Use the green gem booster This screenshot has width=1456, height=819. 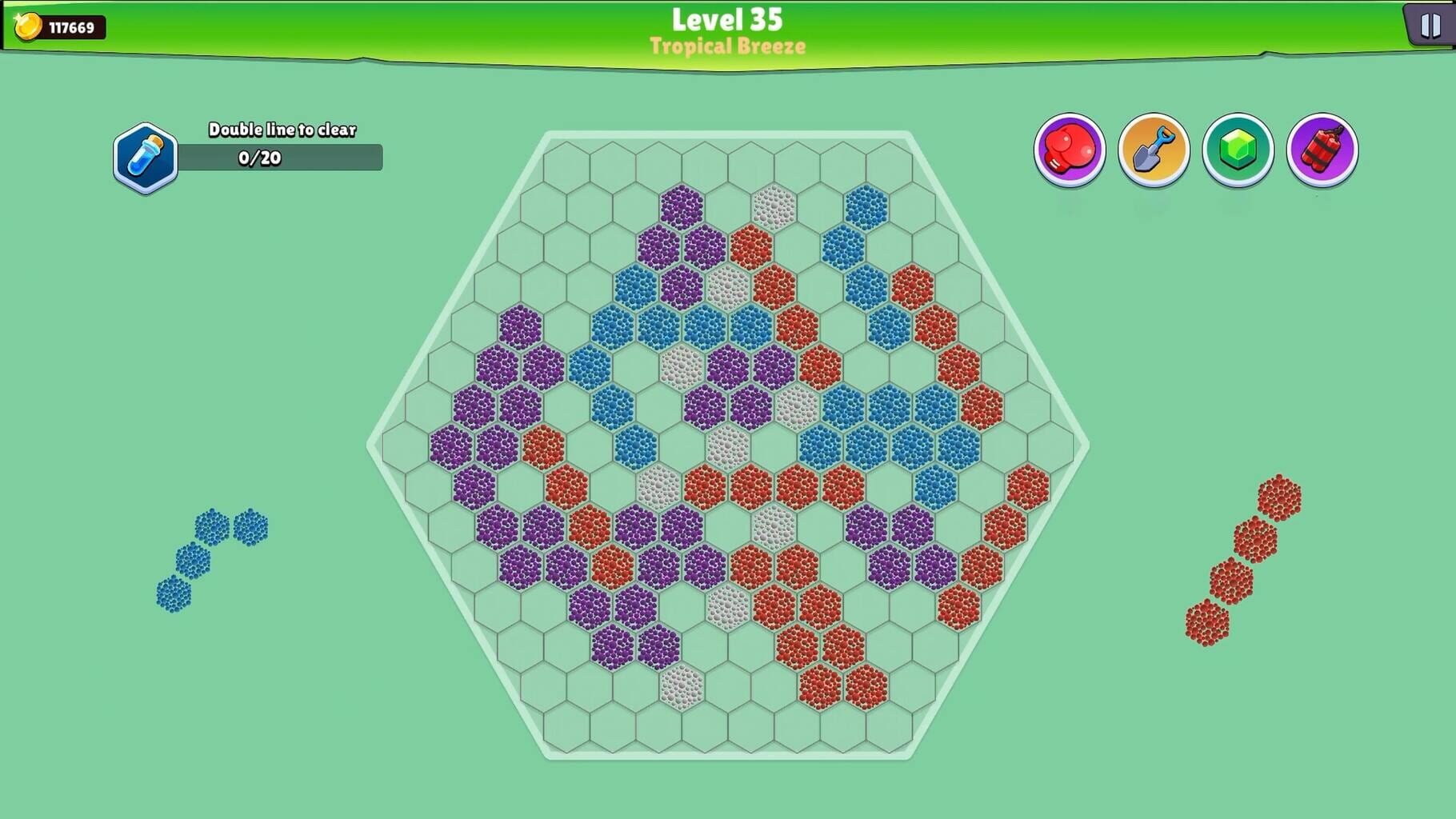pos(1239,150)
